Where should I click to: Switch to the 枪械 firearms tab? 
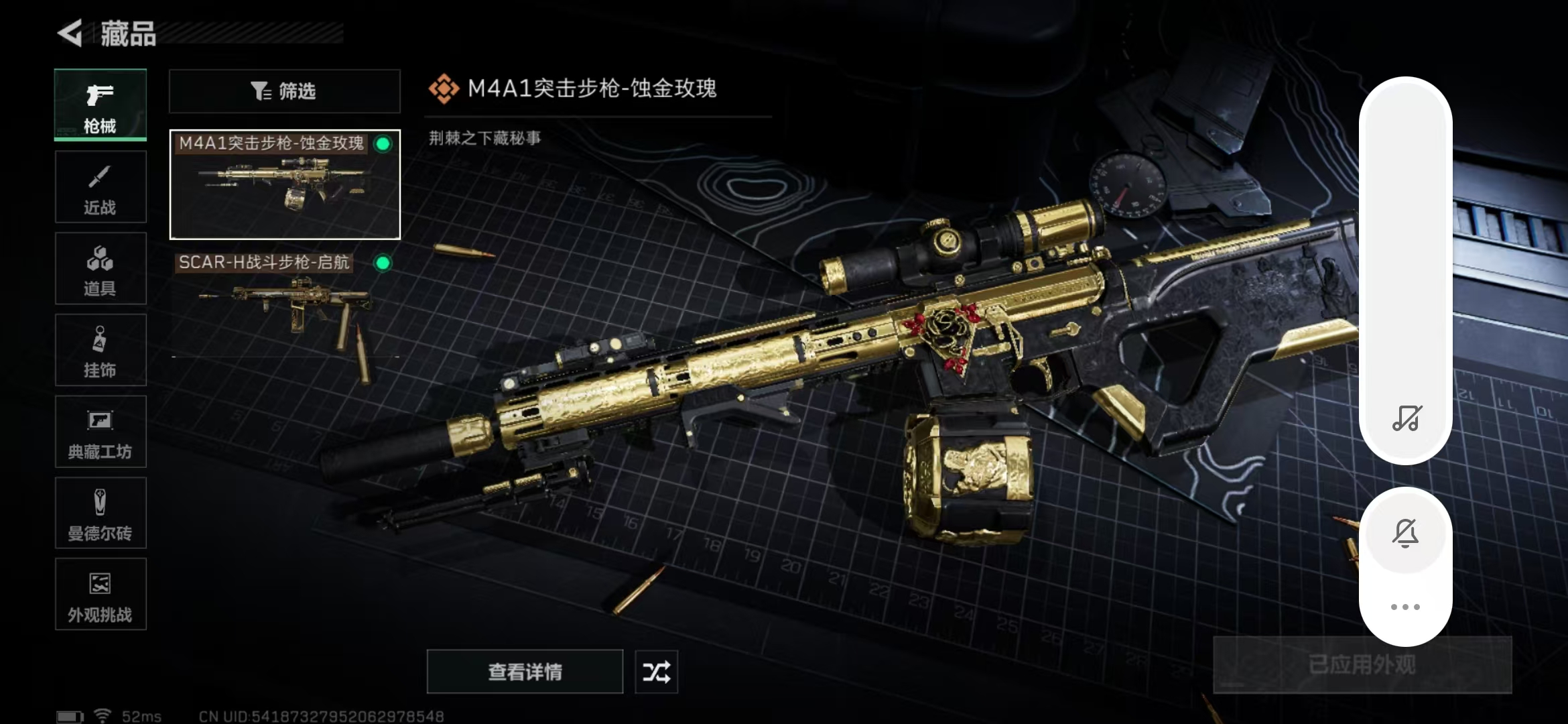coord(101,105)
